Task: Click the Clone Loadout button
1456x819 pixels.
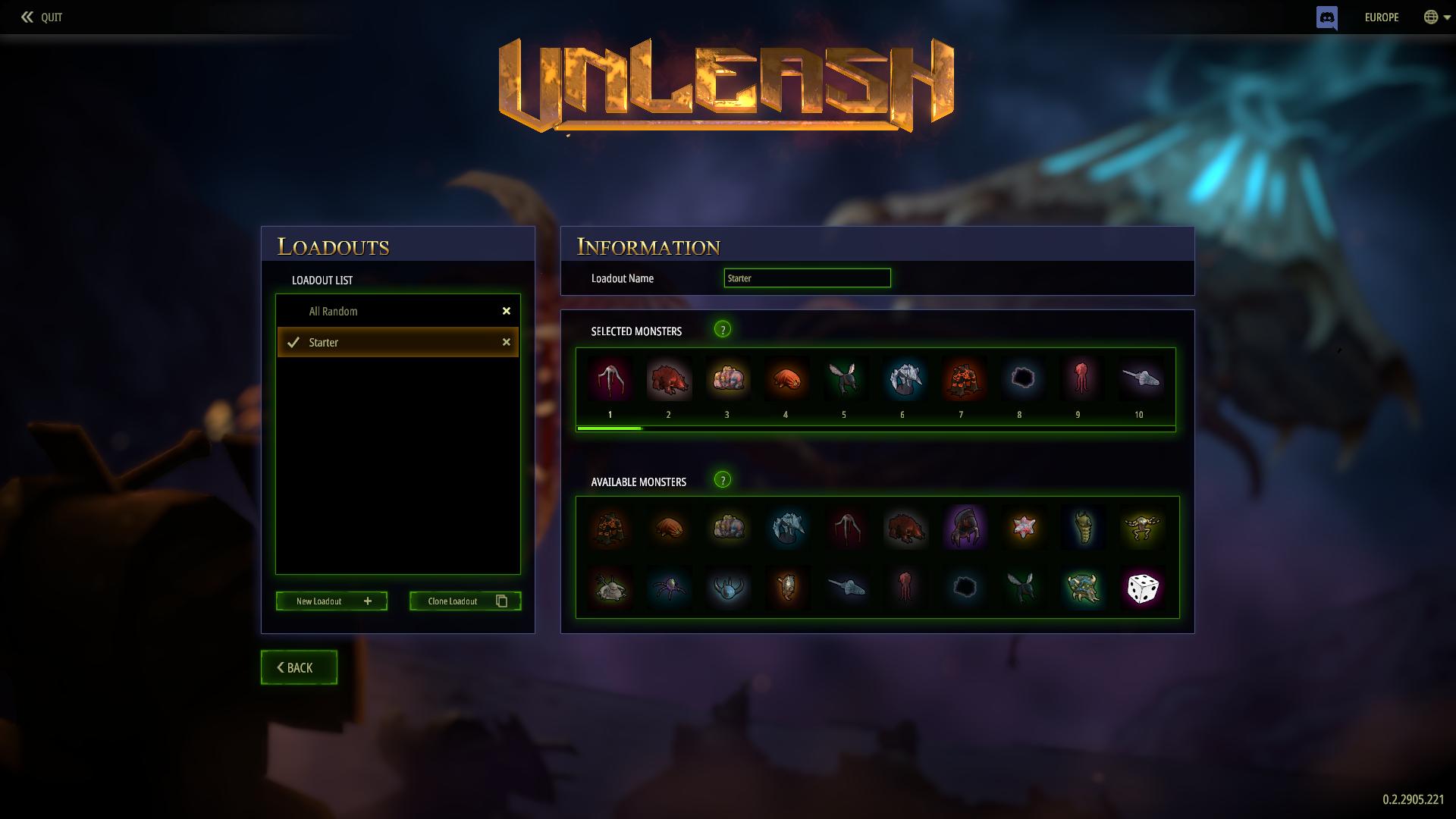Action: [x=465, y=601]
